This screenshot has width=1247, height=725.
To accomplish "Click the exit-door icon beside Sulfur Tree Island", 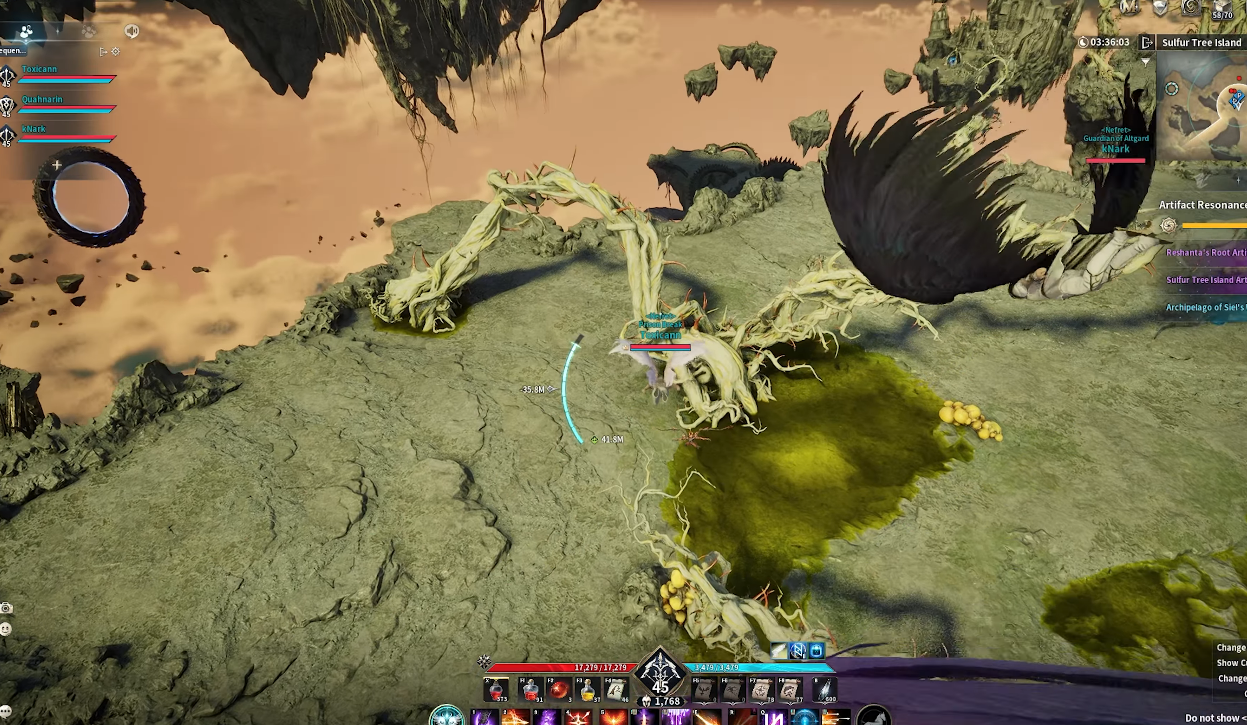I will [1146, 43].
